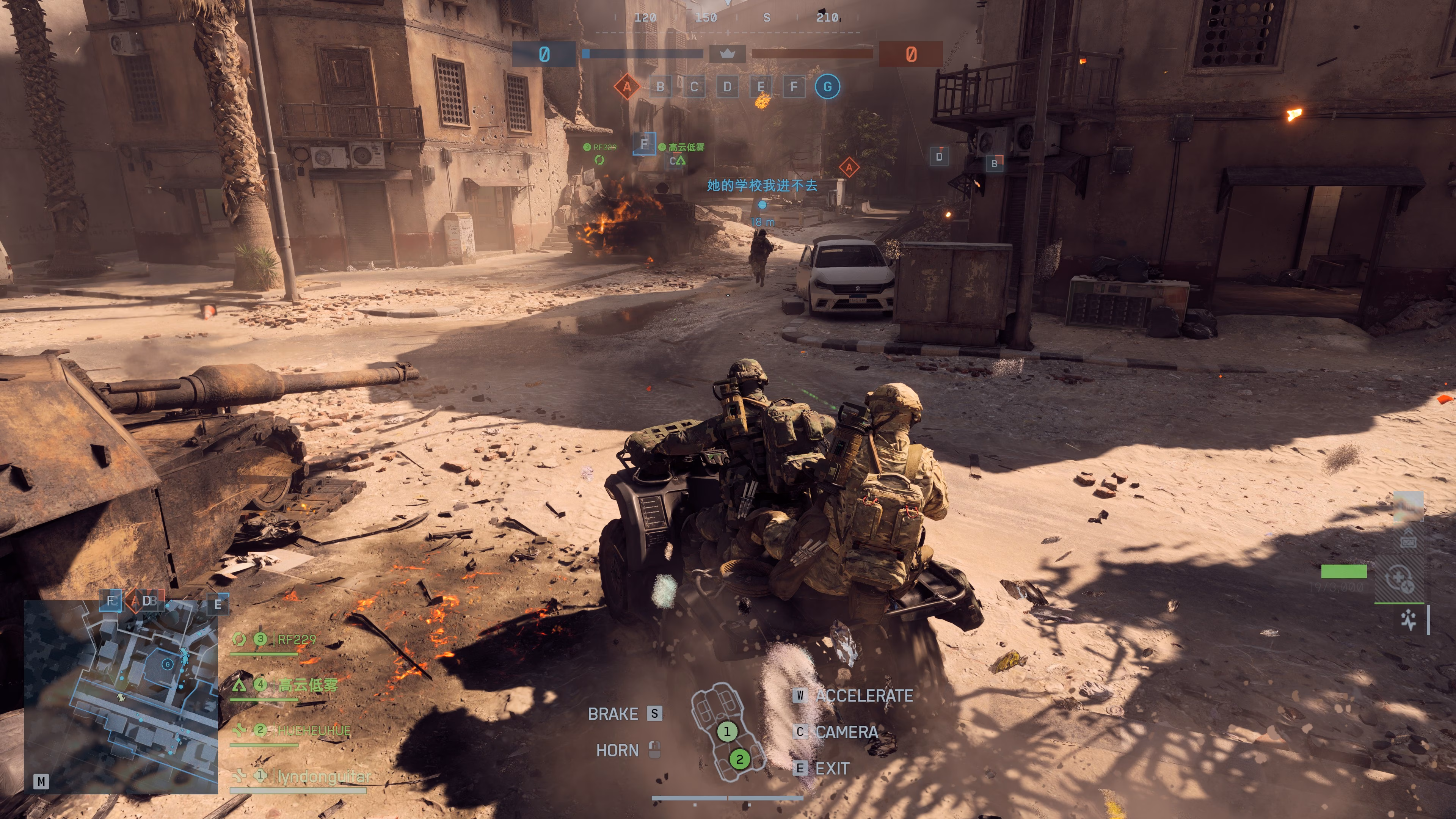Select objective B in top objective row

pos(660,87)
